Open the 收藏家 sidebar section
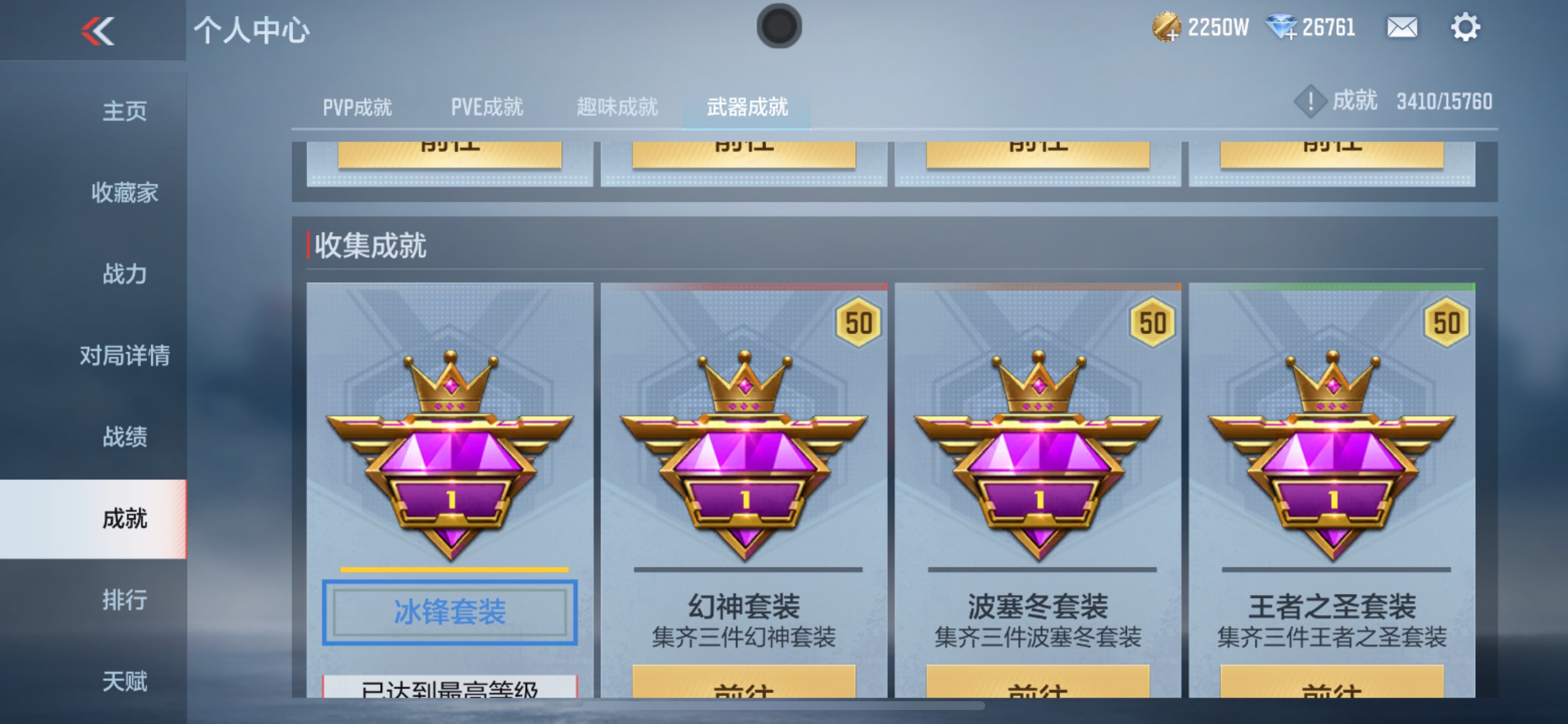1568x724 pixels. 125,193
